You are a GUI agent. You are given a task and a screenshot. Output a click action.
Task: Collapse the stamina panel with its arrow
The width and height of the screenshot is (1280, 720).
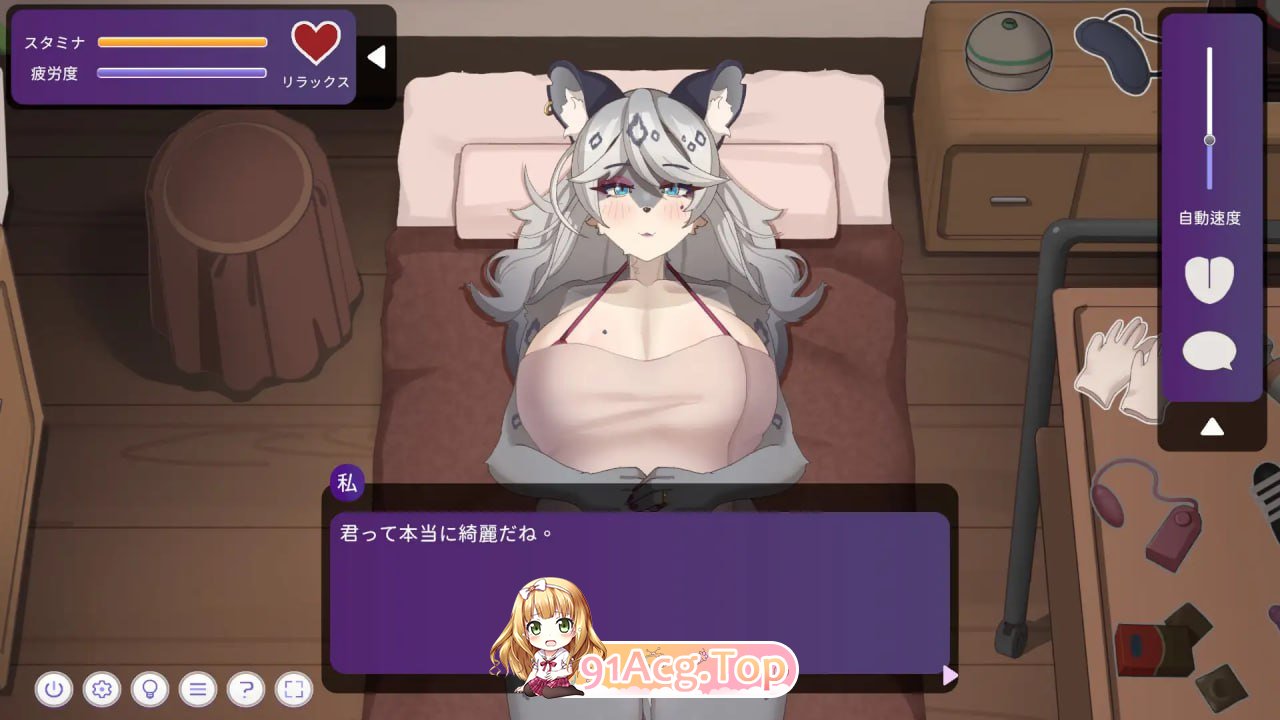pyautogui.click(x=376, y=57)
